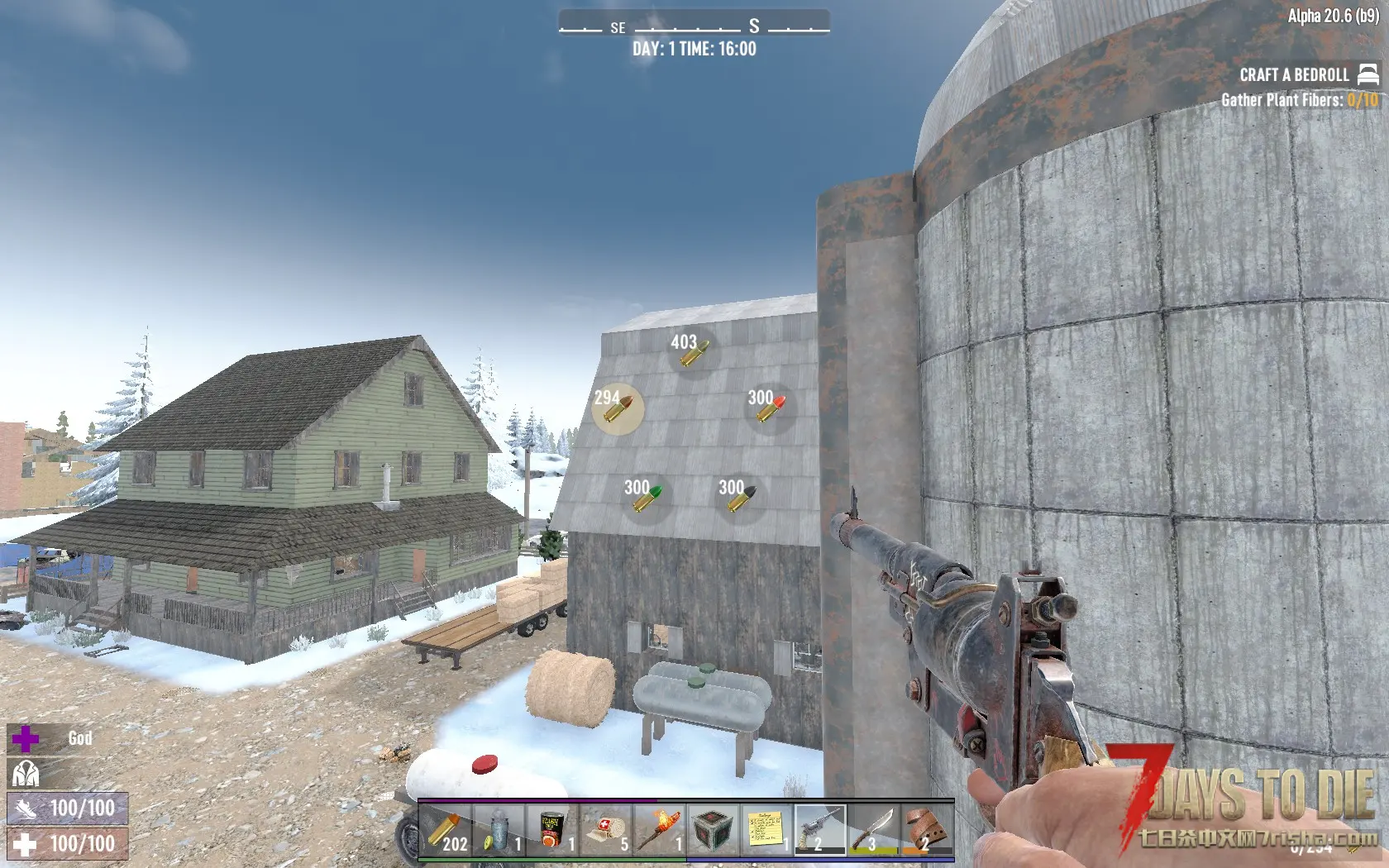Choose the black-tipped ammo type
This screenshot has height=868, width=1389.
(741, 498)
